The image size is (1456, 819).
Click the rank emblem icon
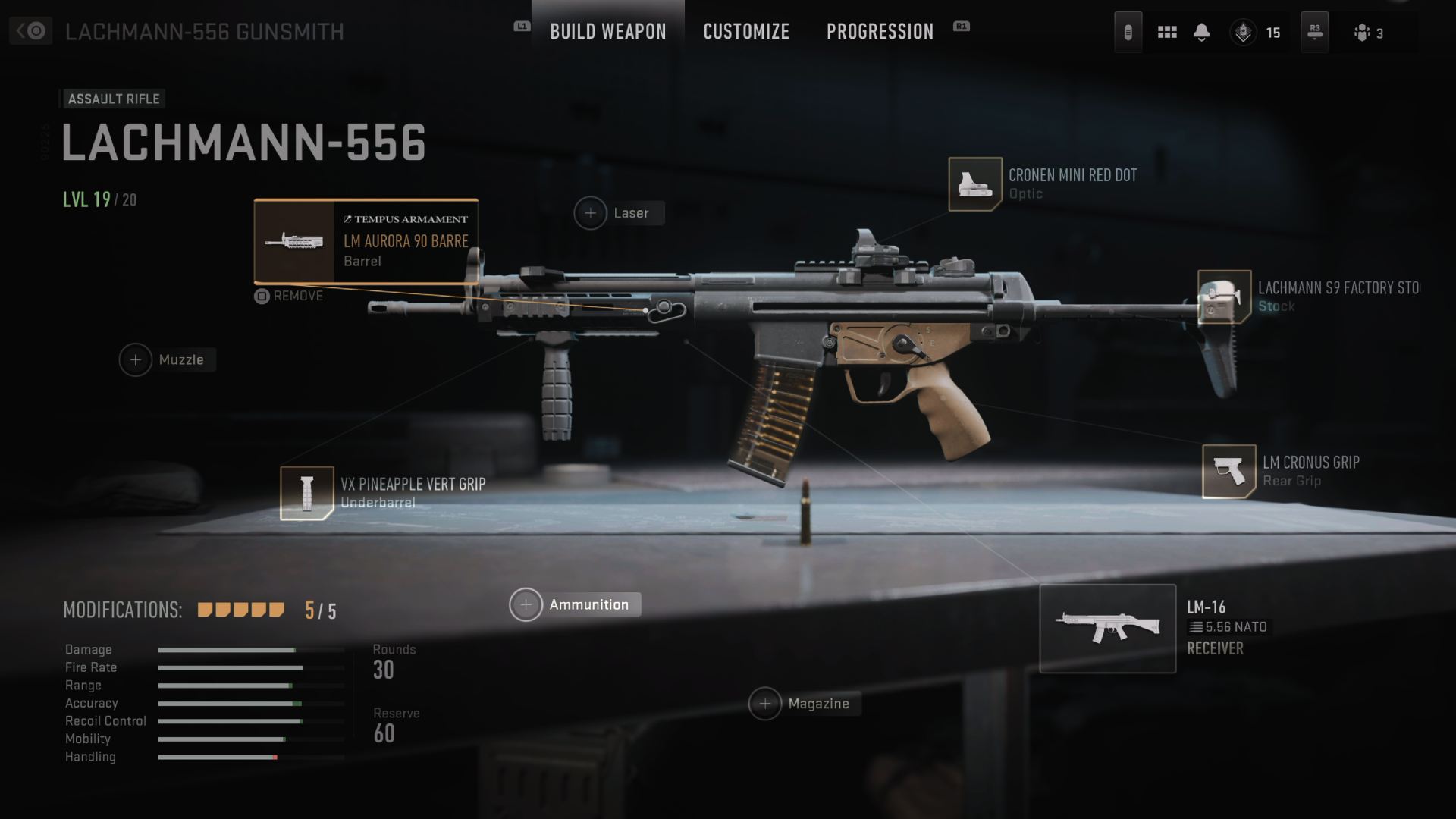1243,33
